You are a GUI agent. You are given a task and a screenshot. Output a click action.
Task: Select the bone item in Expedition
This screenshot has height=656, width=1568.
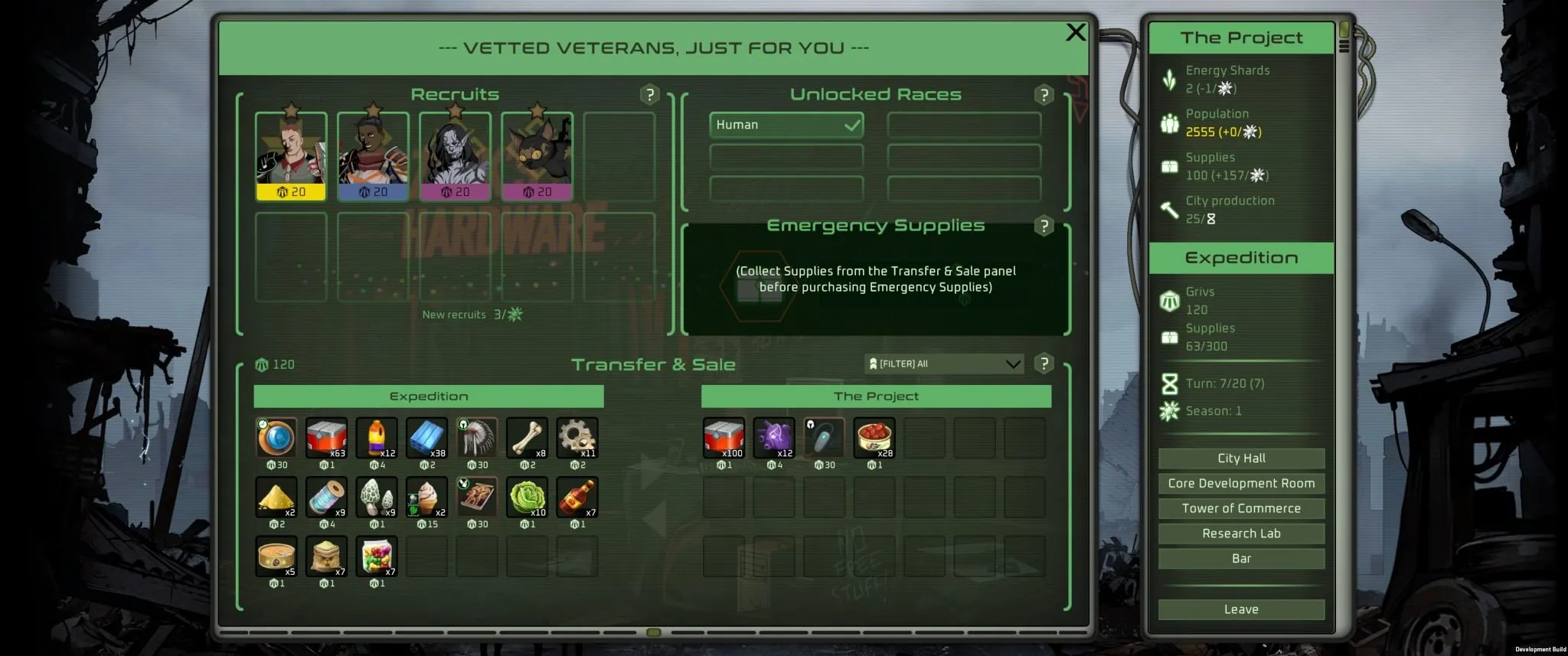(527, 438)
